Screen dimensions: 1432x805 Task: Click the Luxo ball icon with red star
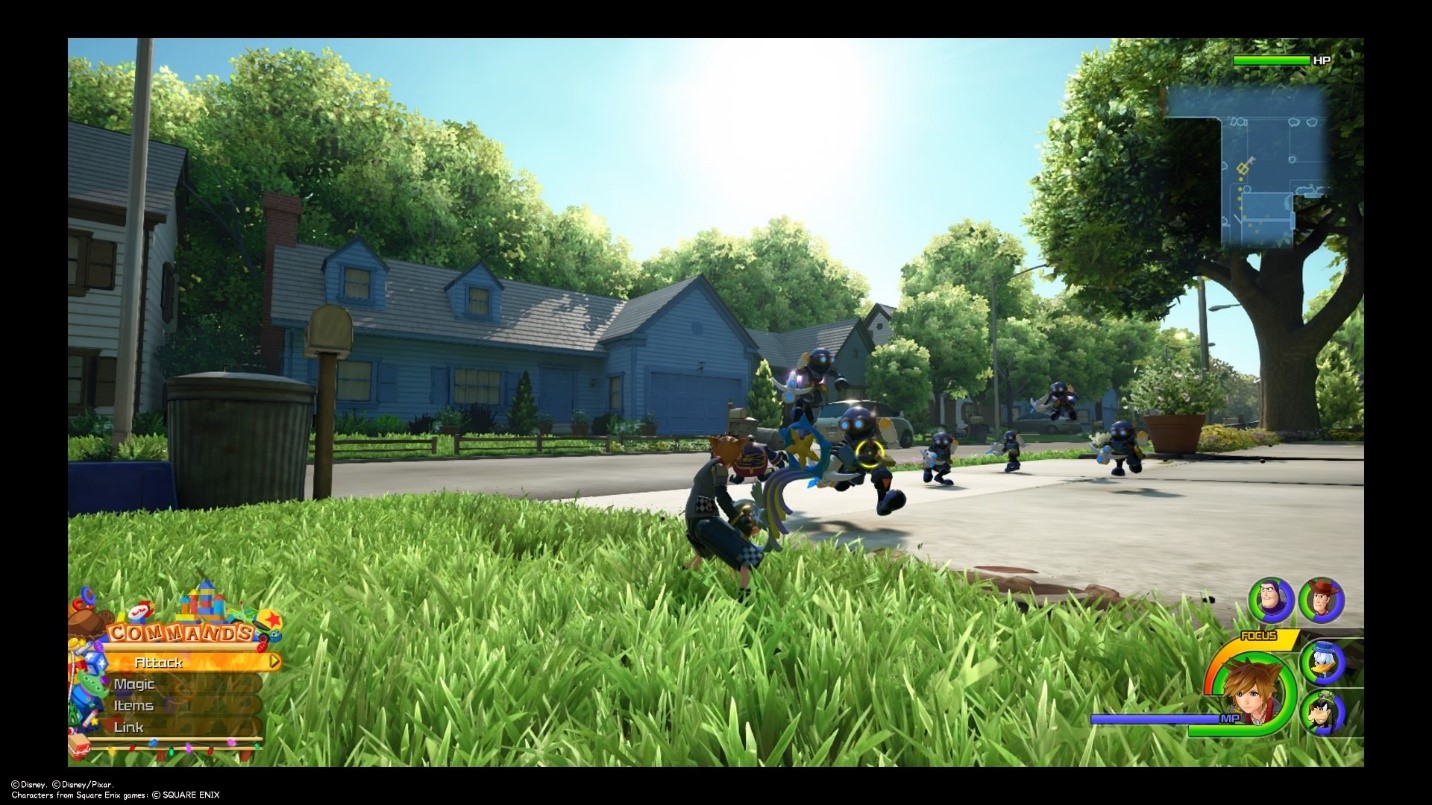click(271, 618)
